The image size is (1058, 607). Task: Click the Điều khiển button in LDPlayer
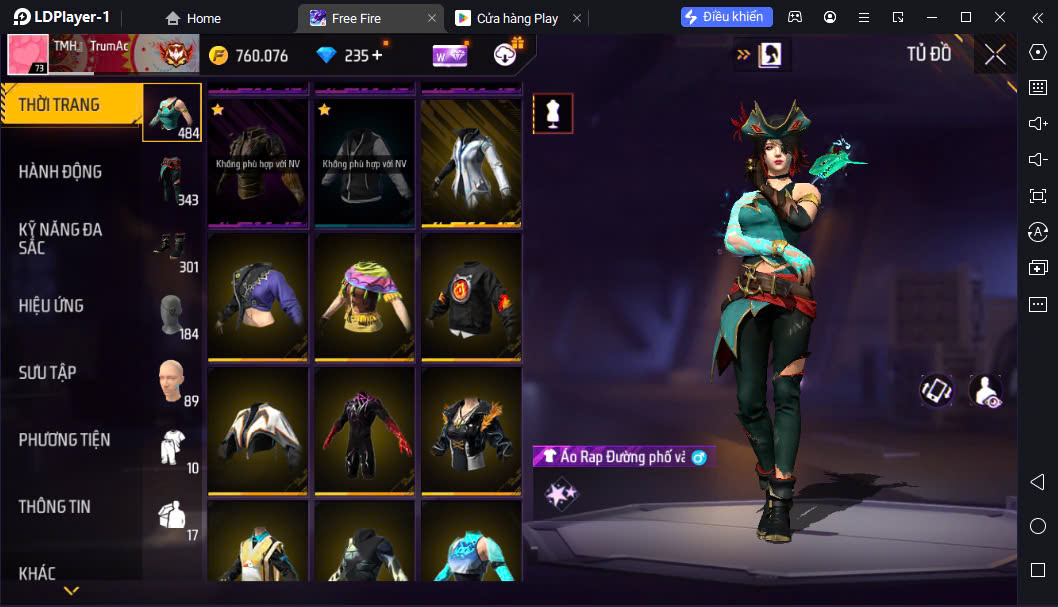(x=727, y=17)
